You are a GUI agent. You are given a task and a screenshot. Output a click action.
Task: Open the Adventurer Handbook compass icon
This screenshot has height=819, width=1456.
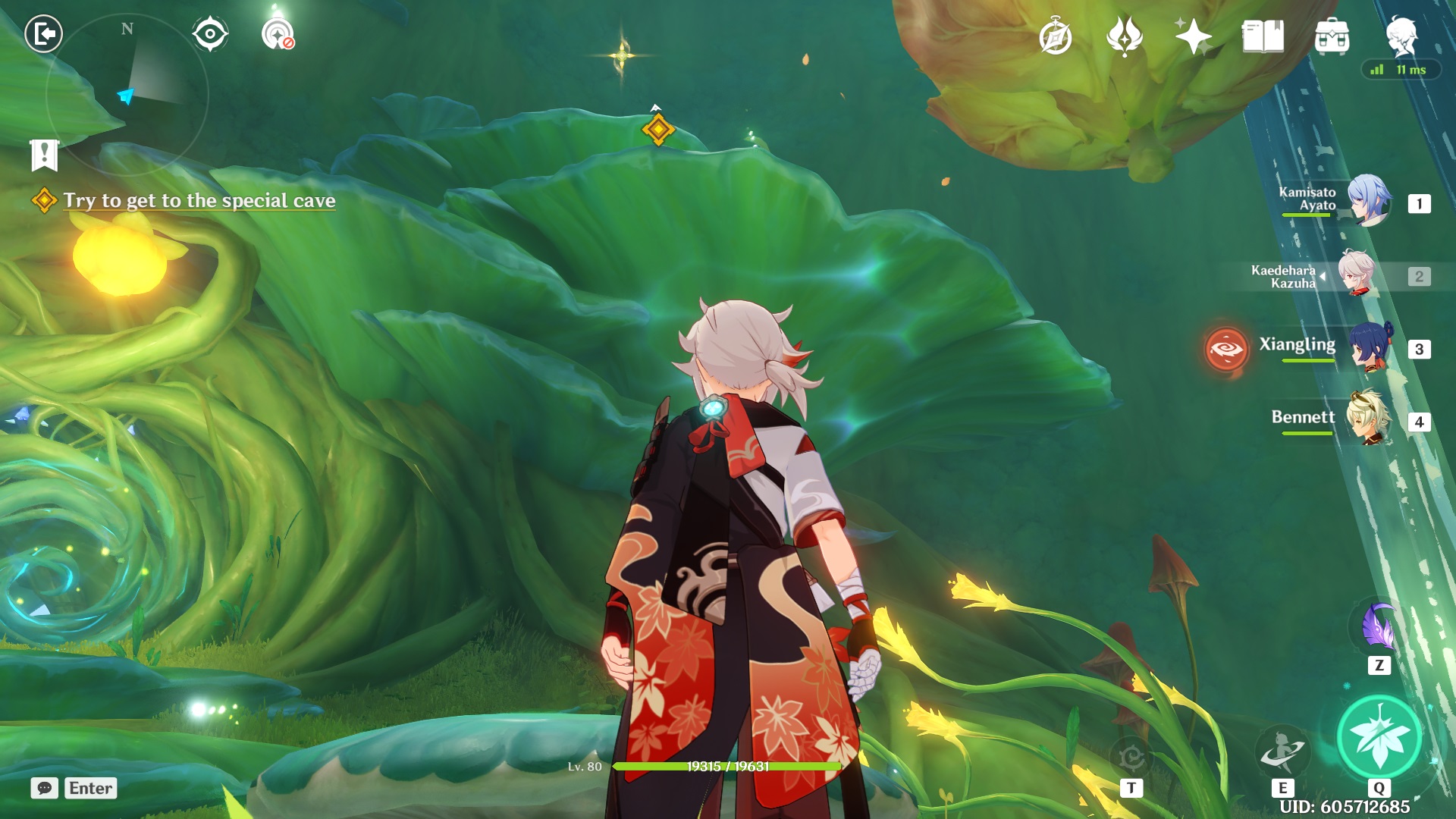(x=1057, y=33)
